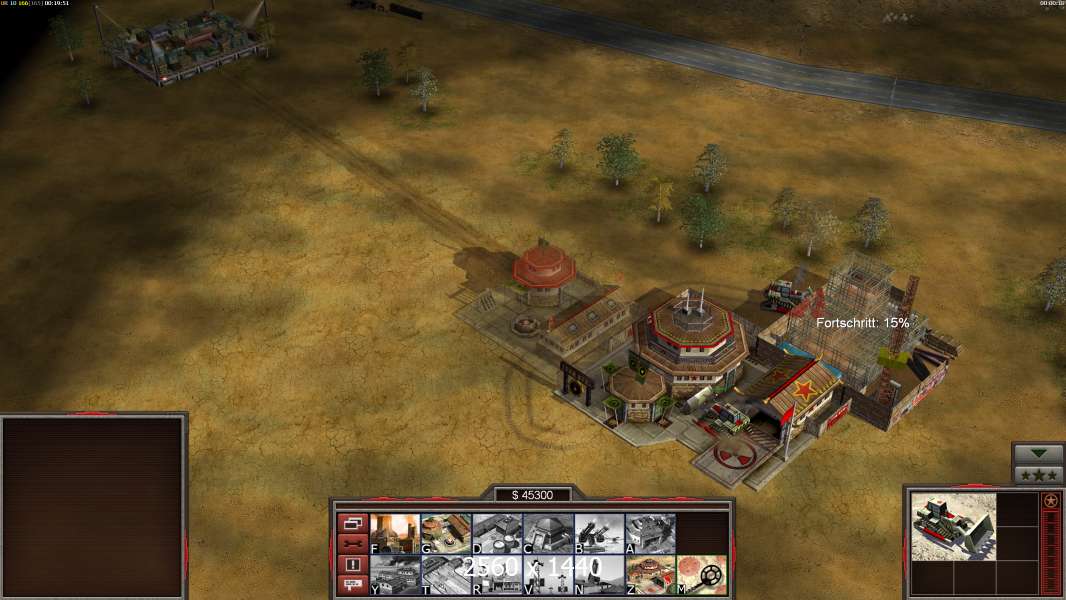Choose the build icon labeled T
Image resolution: width=1066 pixels, height=600 pixels.
(x=446, y=575)
